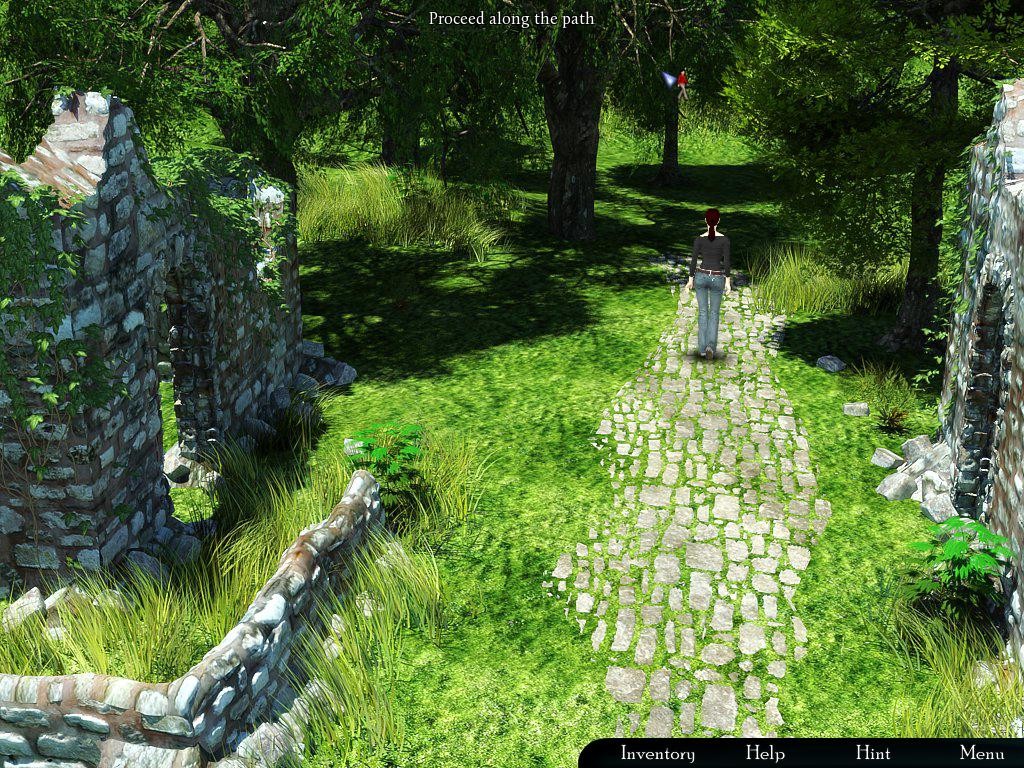This screenshot has width=1024, height=768.
Task: Open the game Menu
Action: 982,753
